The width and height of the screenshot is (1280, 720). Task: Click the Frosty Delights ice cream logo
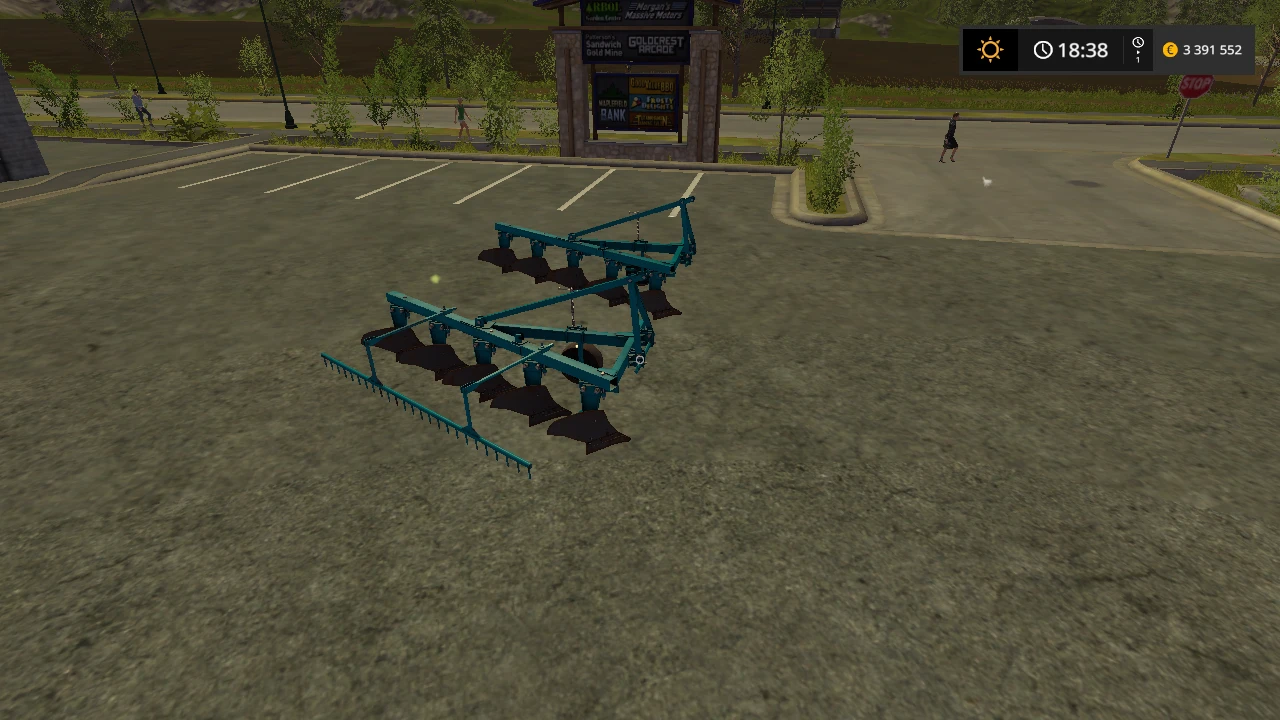pyautogui.click(x=651, y=102)
